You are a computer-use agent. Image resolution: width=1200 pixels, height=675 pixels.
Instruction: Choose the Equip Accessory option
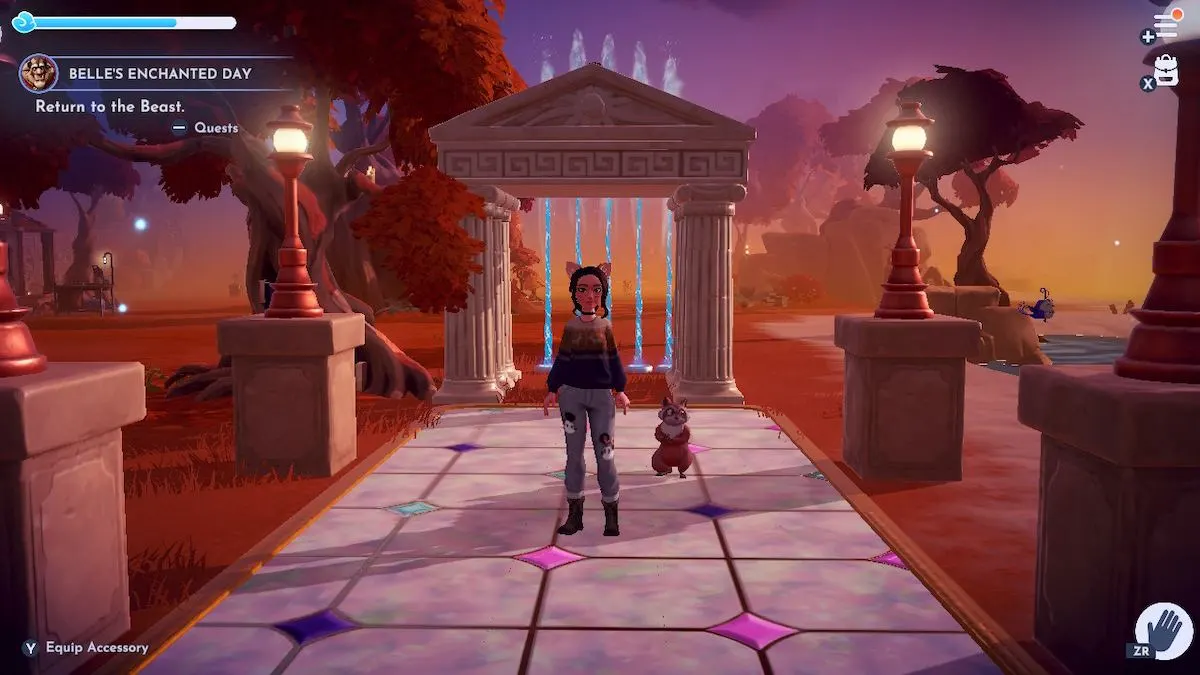coord(95,648)
